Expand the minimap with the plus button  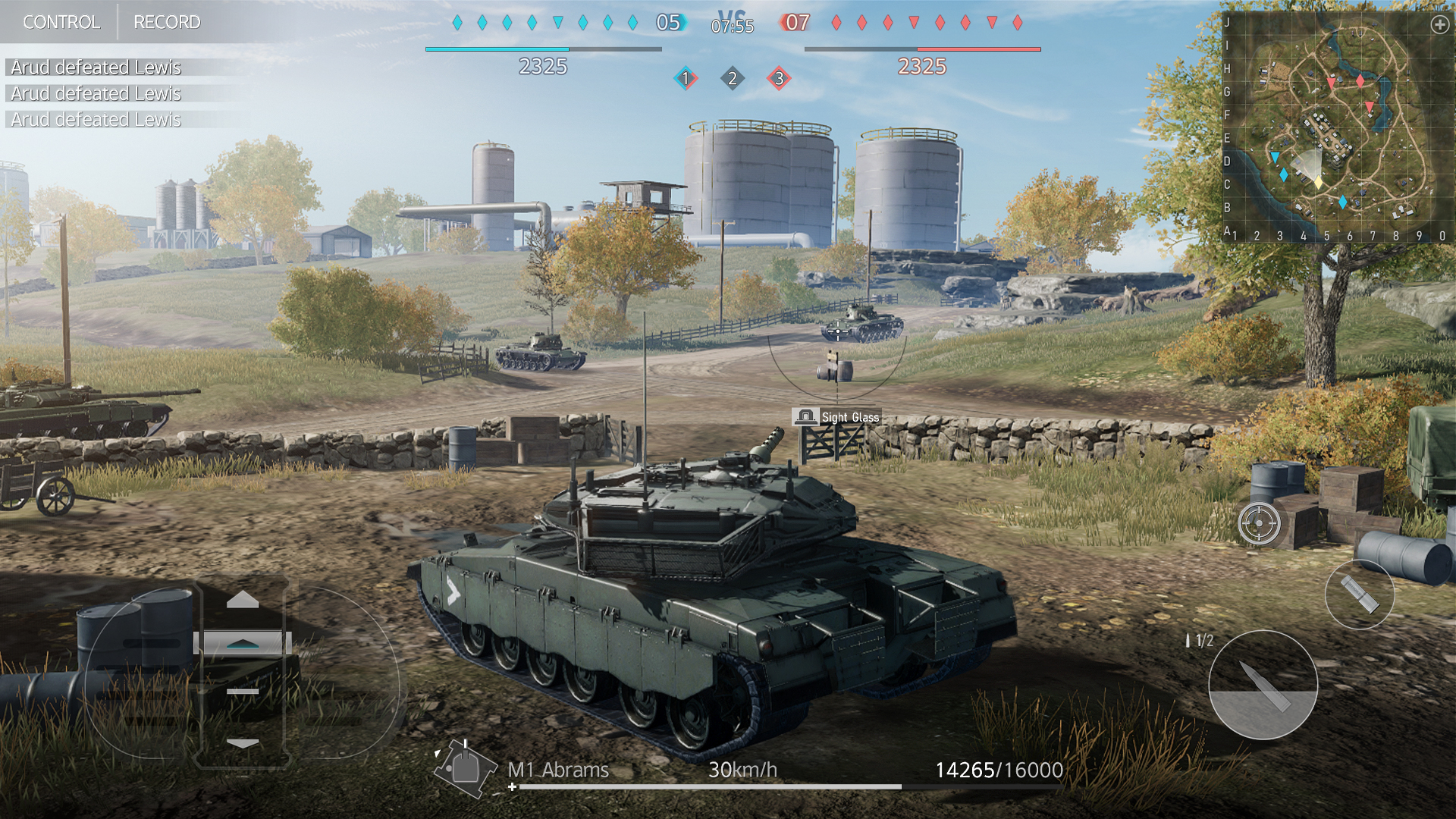click(1439, 25)
